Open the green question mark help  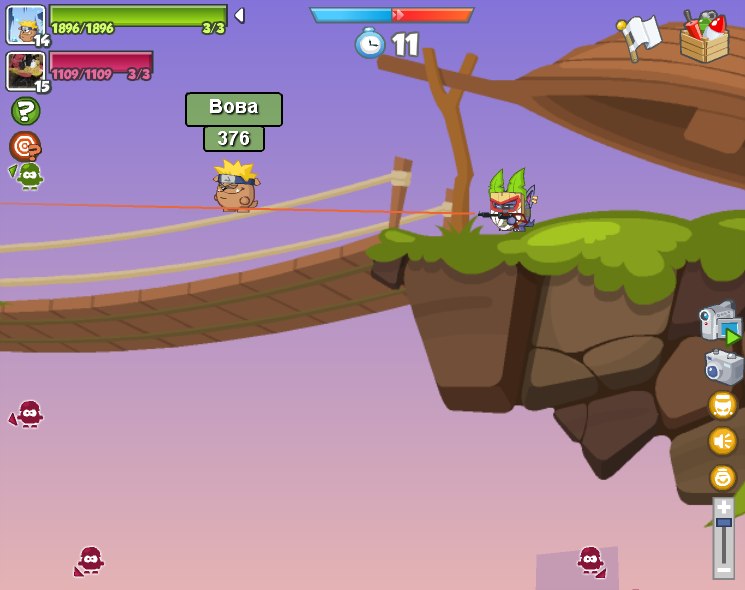click(x=25, y=111)
